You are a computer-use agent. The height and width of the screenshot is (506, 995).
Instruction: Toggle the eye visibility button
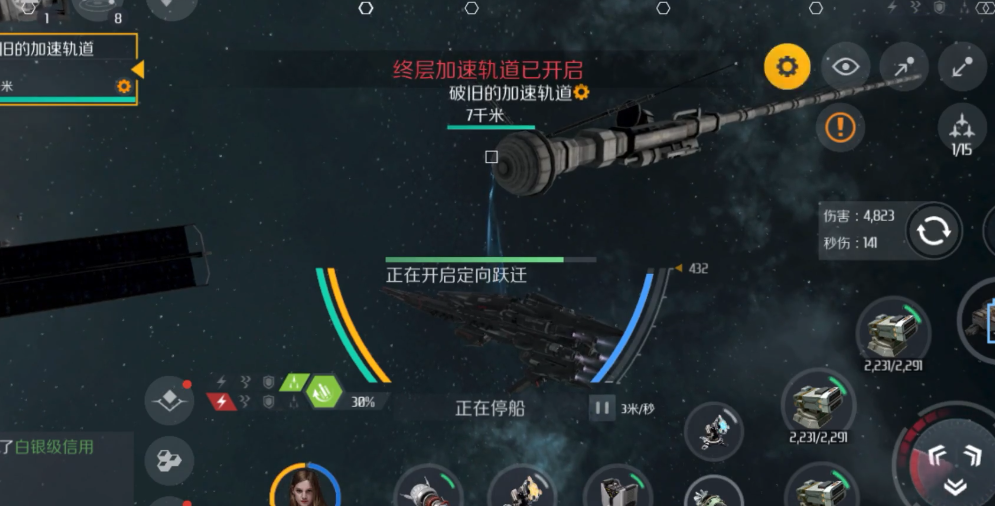845,67
